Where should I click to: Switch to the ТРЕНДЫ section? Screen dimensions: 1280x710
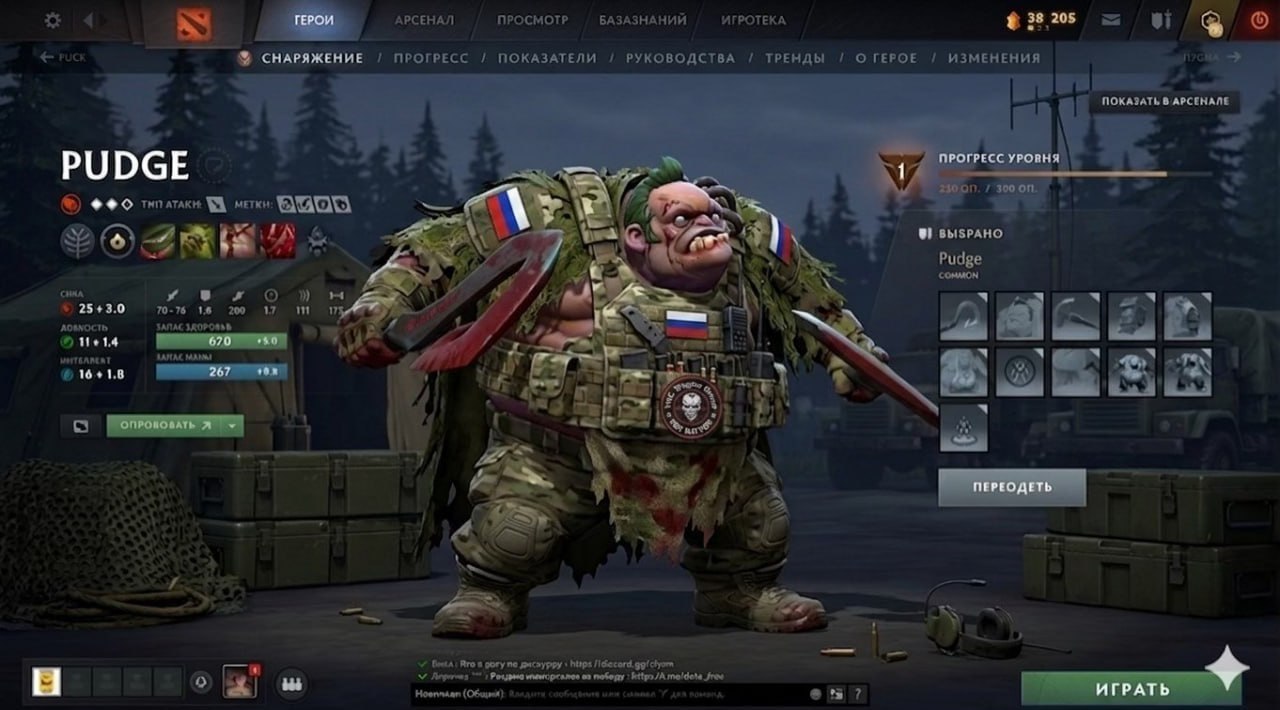pyautogui.click(x=795, y=58)
